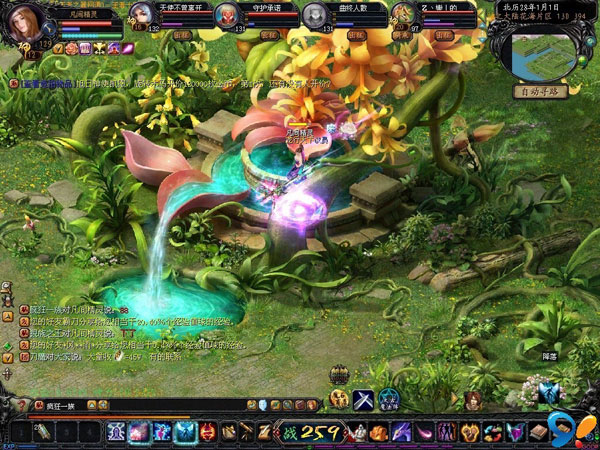Toggle the checkmark button beside the chat log
The image size is (600, 450).
(7, 352)
